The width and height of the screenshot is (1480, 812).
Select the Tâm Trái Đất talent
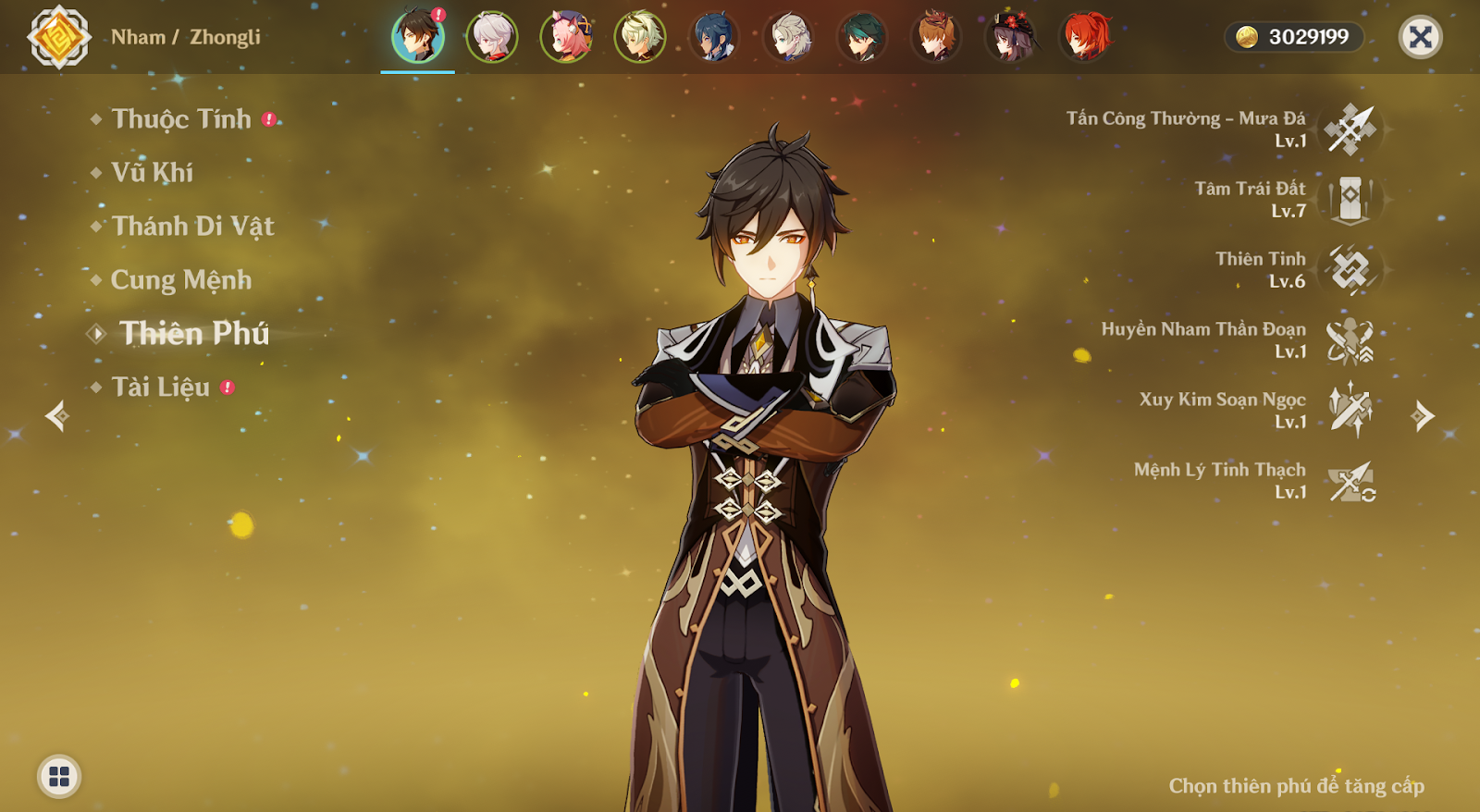tap(1350, 200)
